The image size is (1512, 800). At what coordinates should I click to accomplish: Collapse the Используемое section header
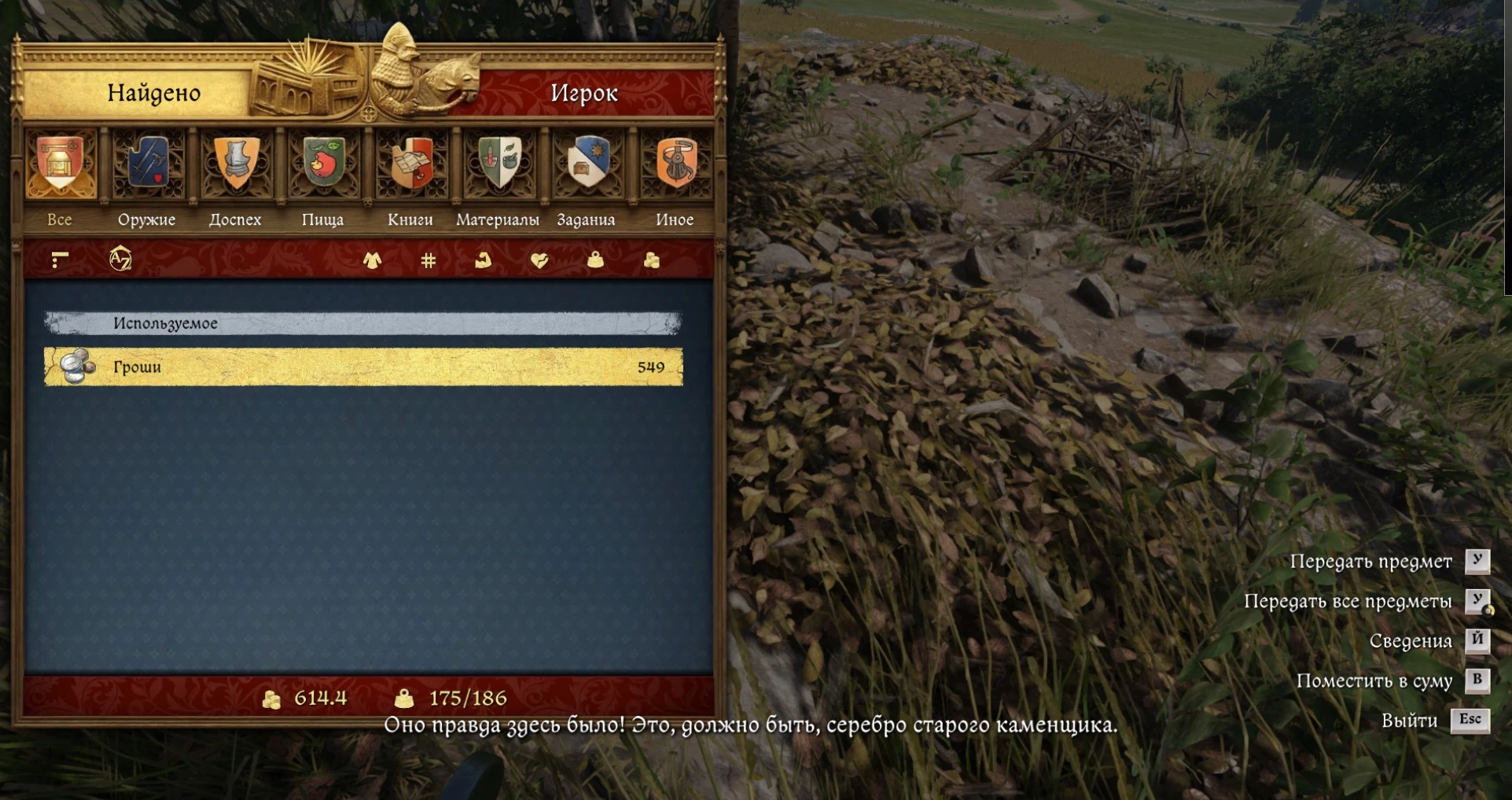pos(363,323)
